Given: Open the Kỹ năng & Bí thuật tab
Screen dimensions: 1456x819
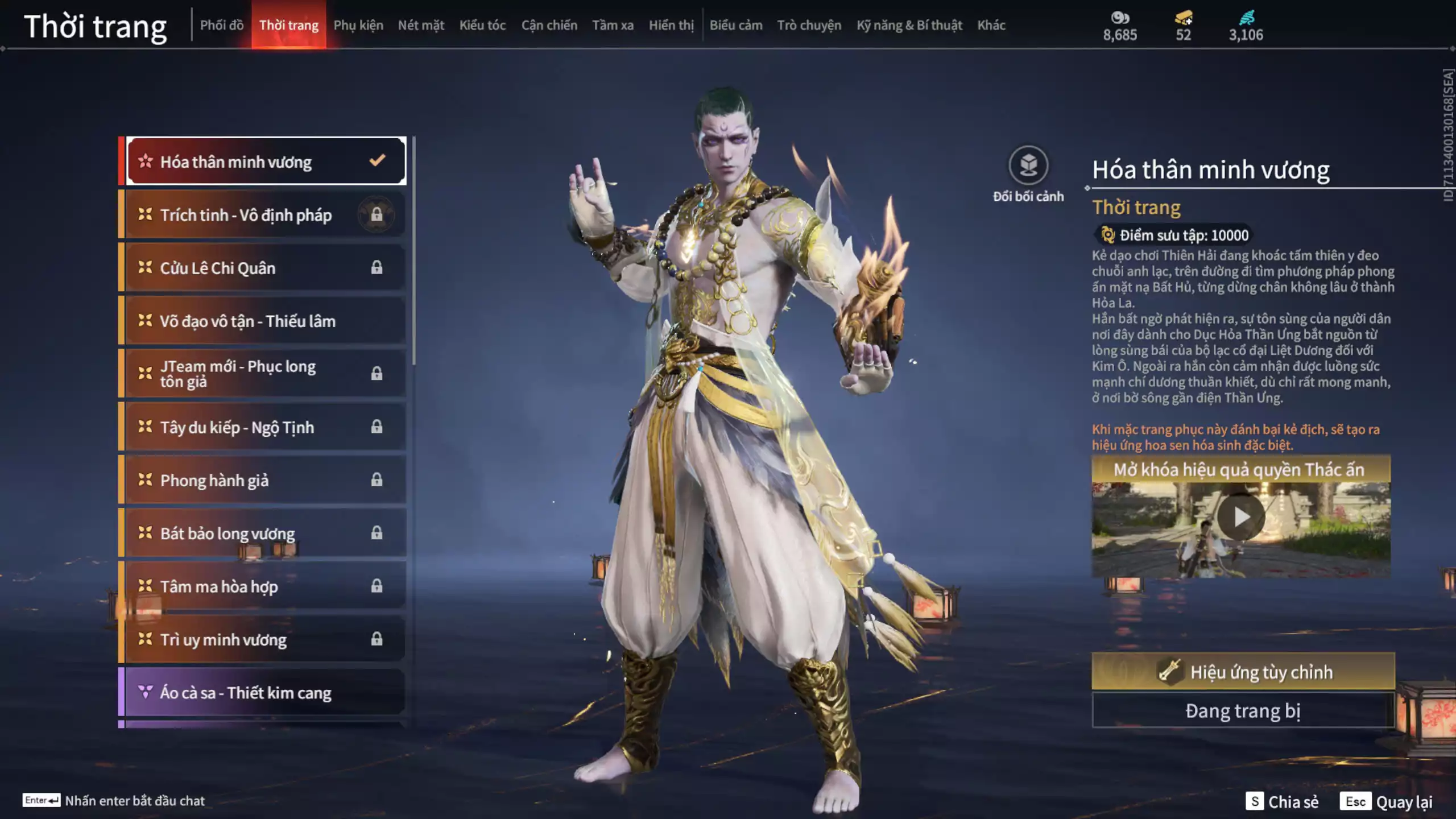Looking at the screenshot, I should [x=909, y=25].
